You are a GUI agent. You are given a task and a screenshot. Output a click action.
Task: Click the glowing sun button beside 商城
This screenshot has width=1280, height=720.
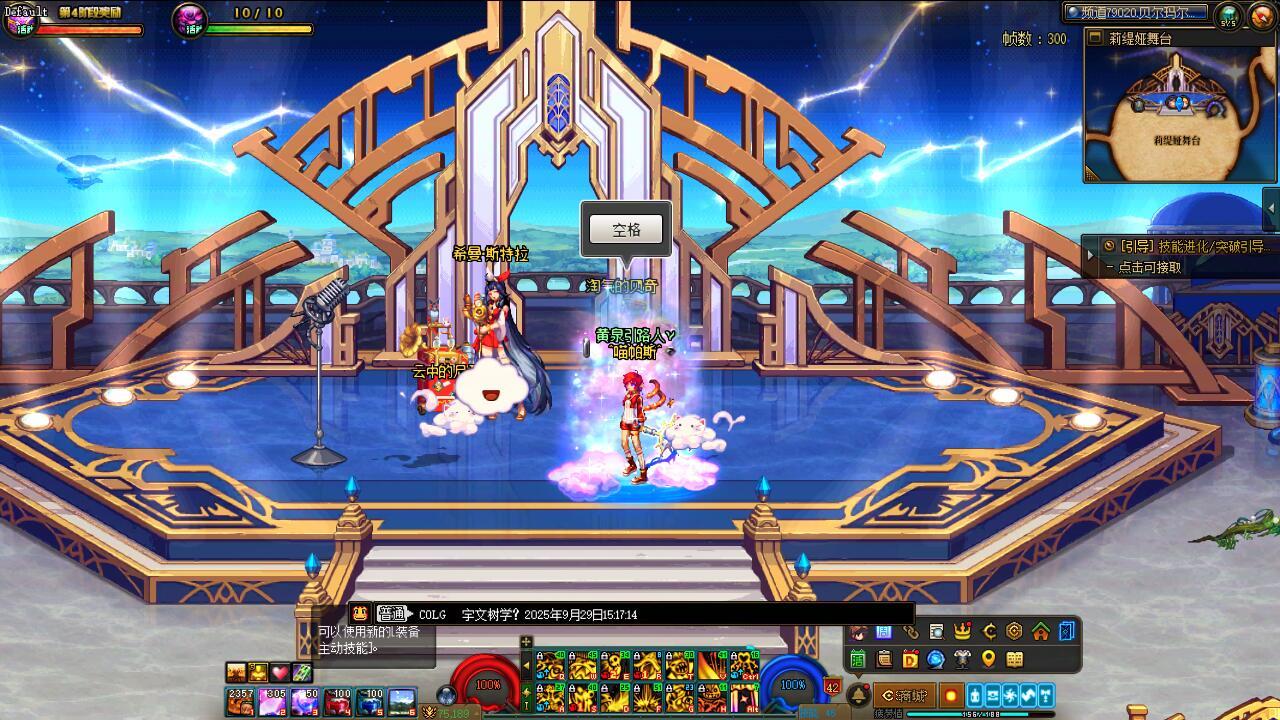950,696
